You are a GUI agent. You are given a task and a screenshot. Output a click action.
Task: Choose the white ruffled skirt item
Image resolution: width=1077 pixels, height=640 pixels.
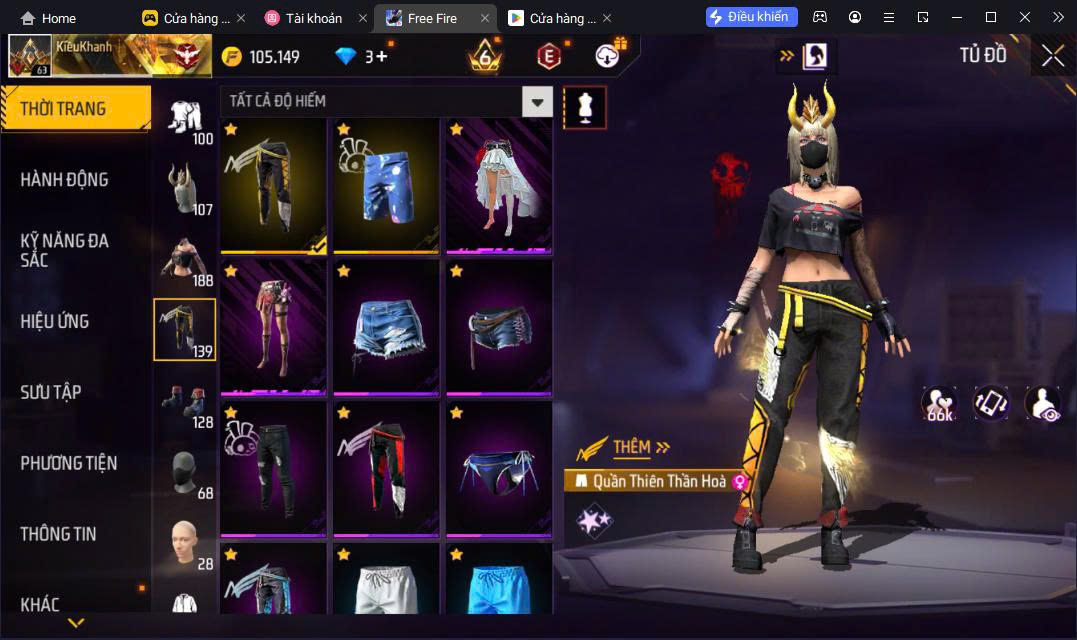[x=499, y=186]
